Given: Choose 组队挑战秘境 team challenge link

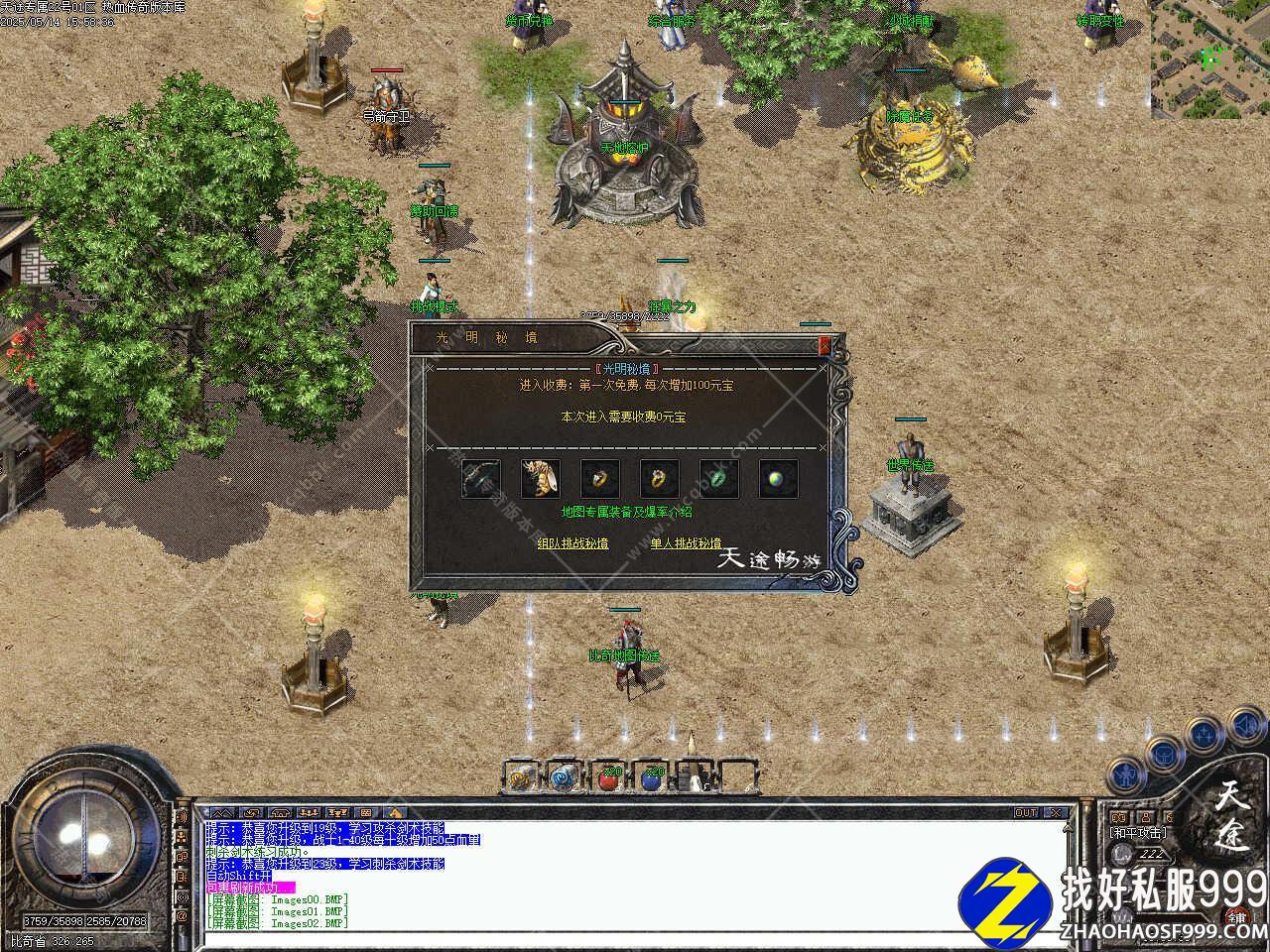Looking at the screenshot, I should point(572,543).
